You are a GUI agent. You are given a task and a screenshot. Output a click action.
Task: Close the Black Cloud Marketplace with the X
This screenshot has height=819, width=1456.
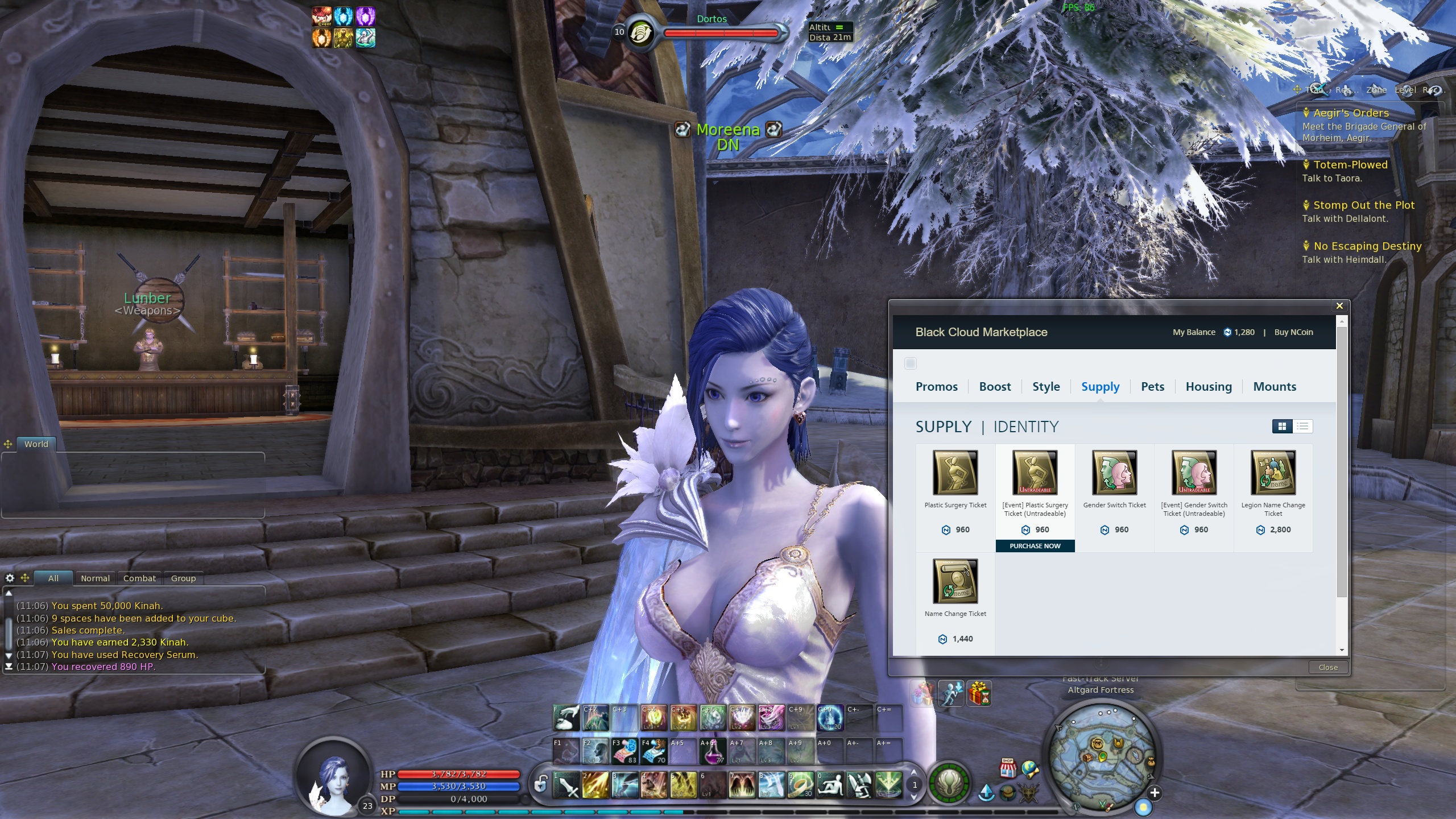point(1339,306)
